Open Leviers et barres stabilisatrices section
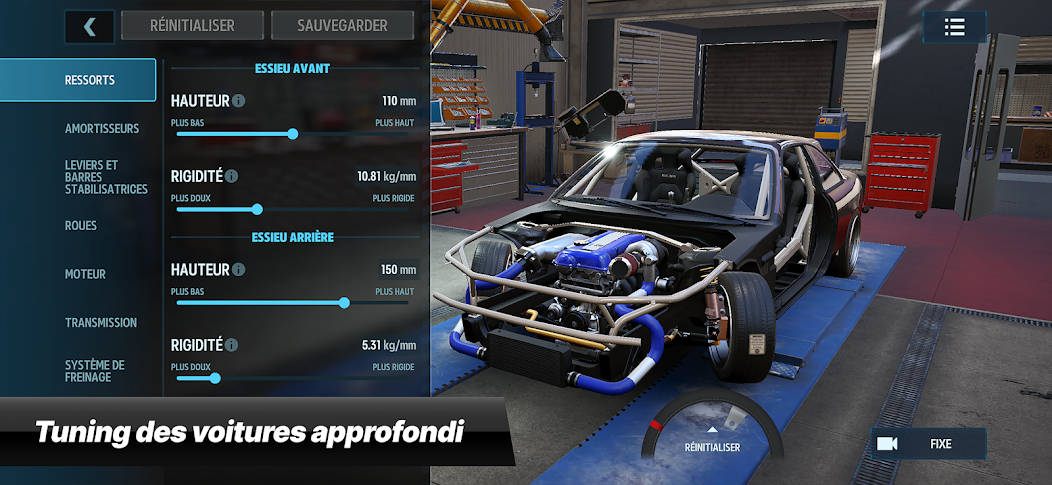Image resolution: width=1052 pixels, height=485 pixels. [105, 177]
